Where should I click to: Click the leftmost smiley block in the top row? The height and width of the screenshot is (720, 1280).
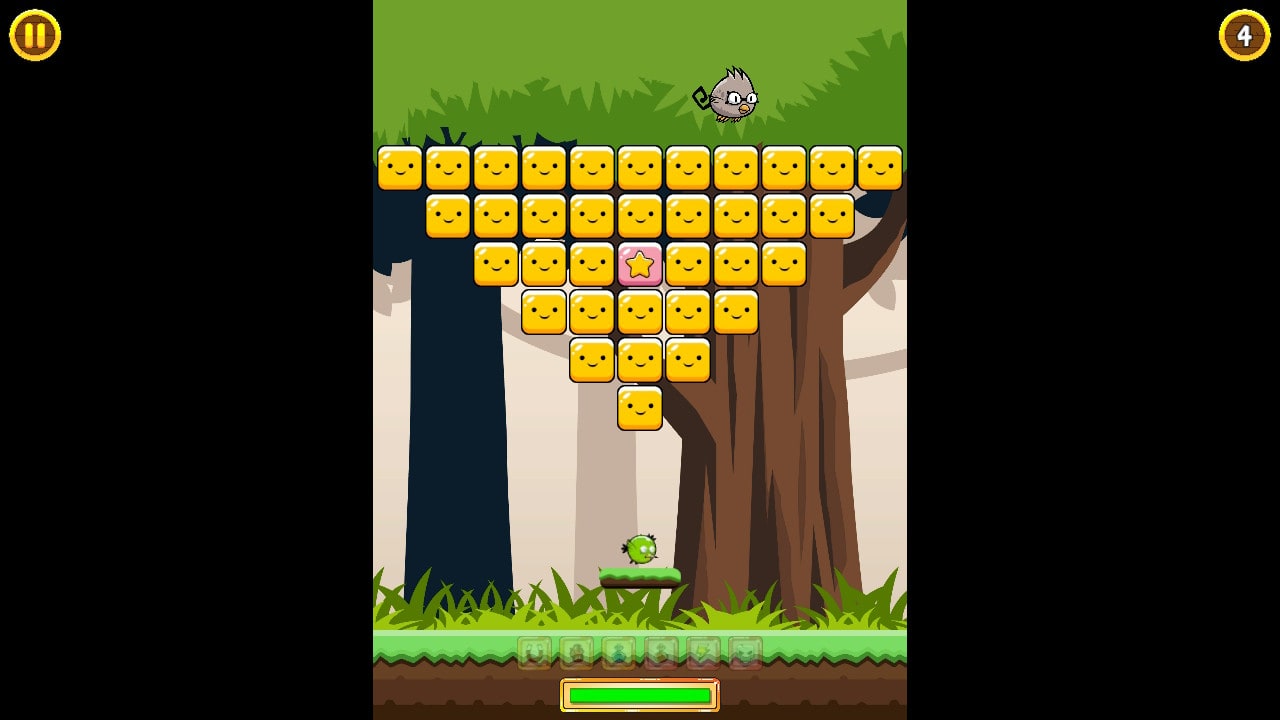[x=400, y=167]
